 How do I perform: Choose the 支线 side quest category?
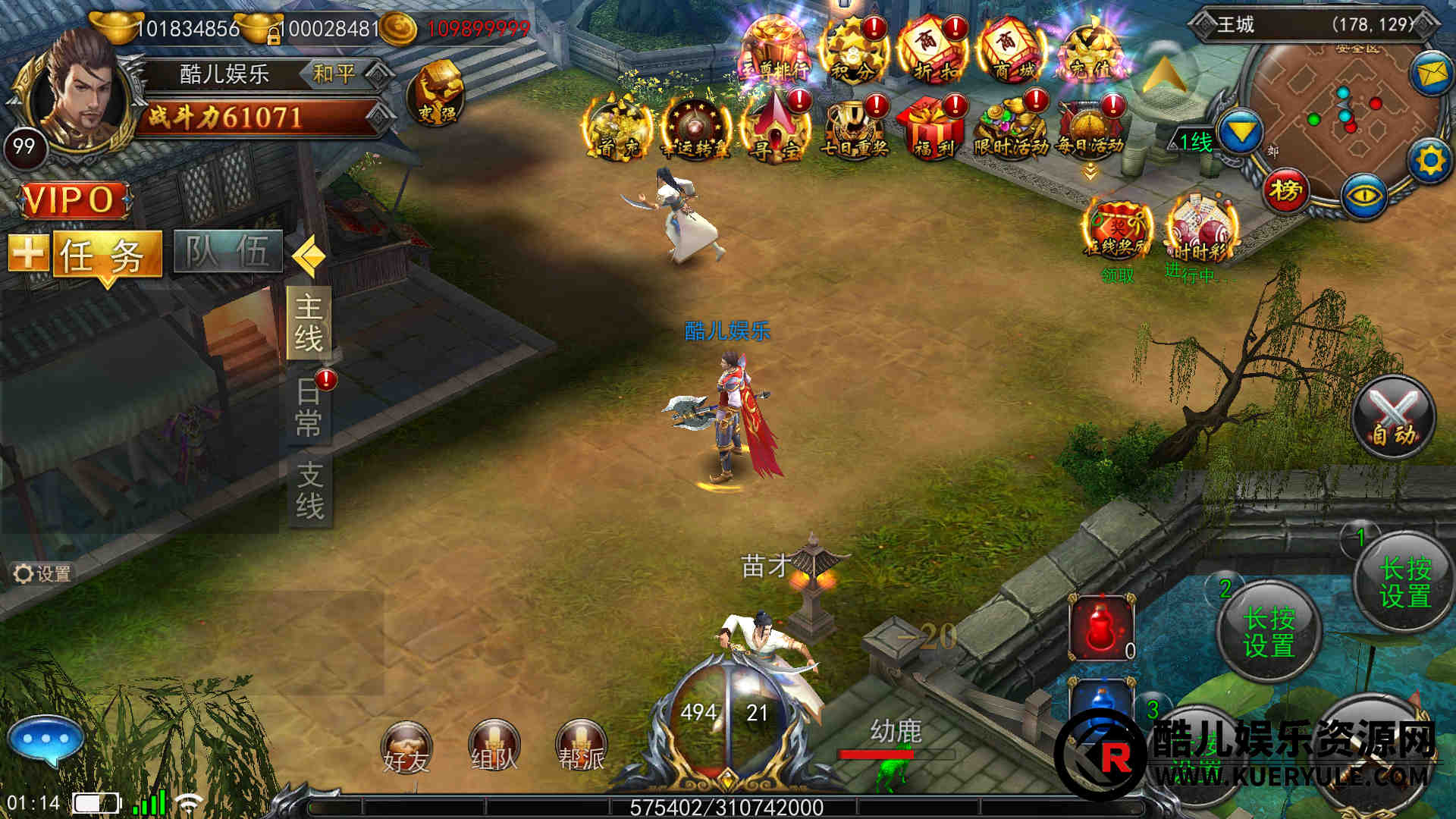309,491
